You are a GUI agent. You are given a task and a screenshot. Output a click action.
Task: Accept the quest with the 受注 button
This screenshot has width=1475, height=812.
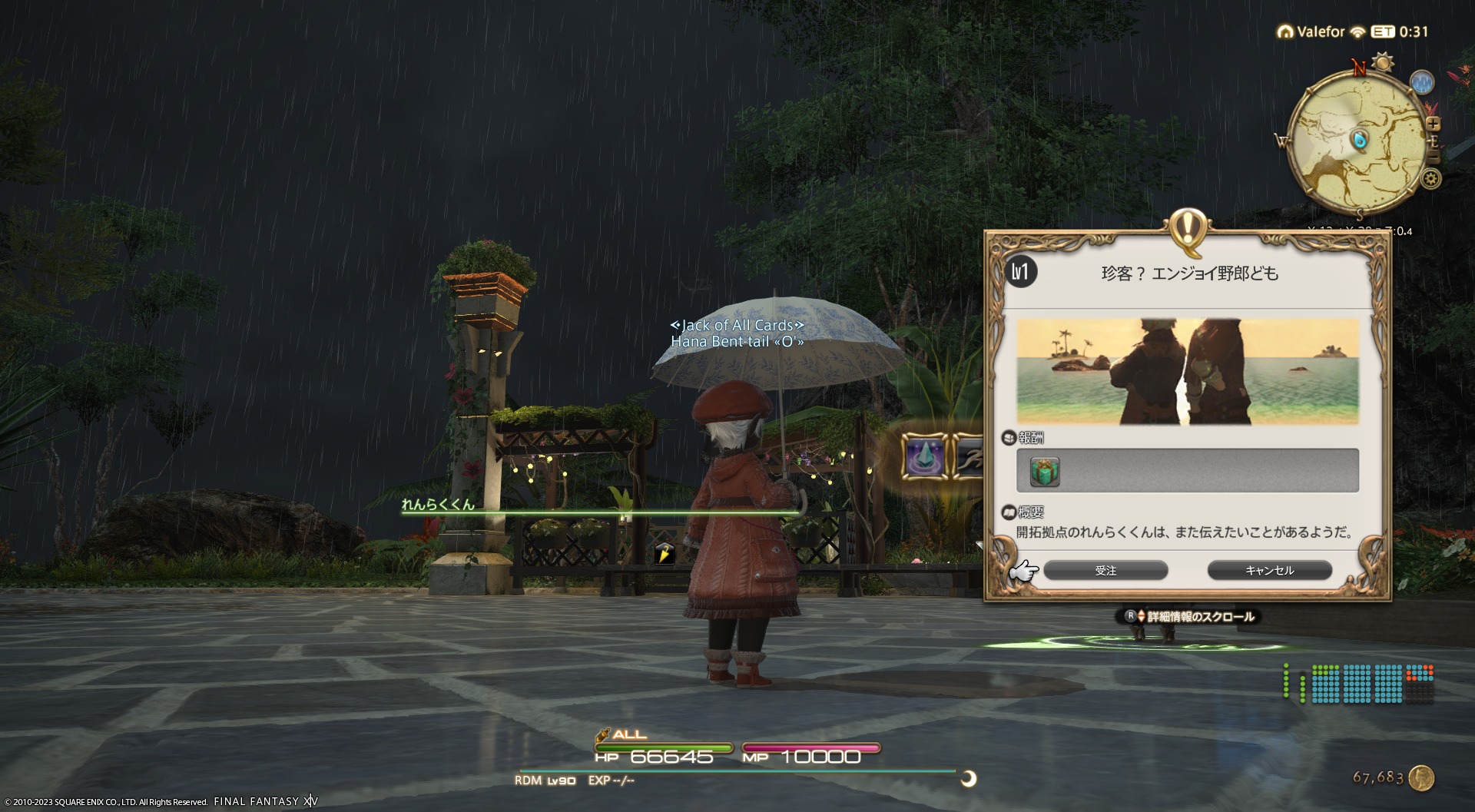point(1105,570)
